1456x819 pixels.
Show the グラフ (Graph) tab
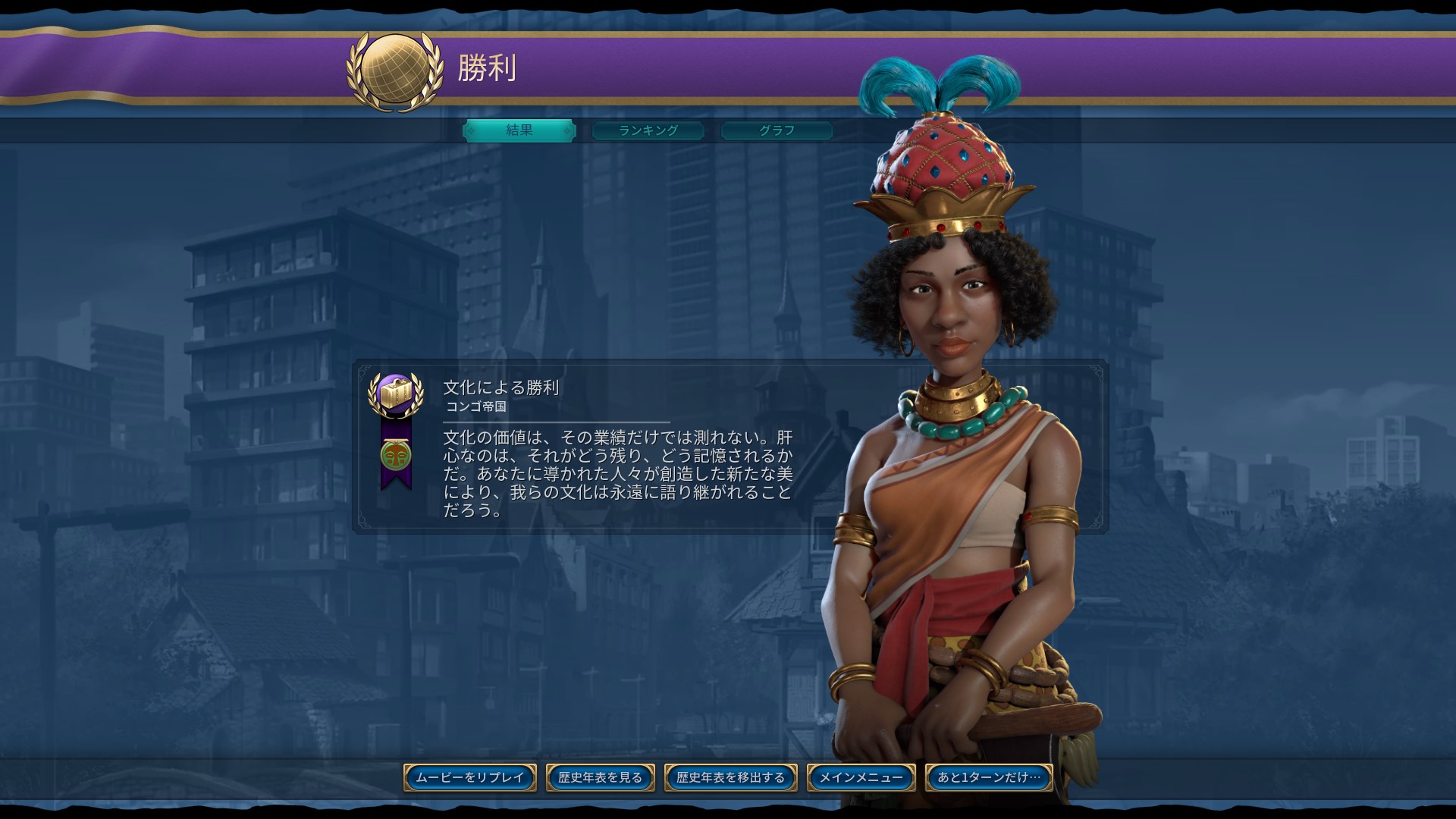coord(777,130)
